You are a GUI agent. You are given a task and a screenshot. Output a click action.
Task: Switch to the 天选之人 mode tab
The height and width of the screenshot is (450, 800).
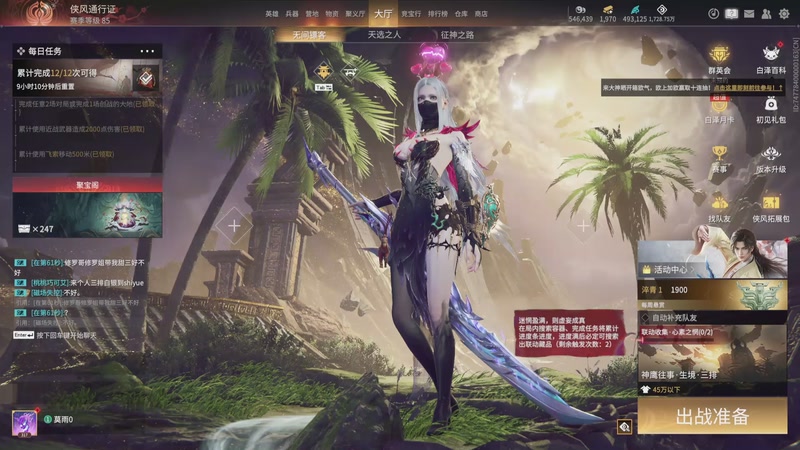(x=384, y=34)
